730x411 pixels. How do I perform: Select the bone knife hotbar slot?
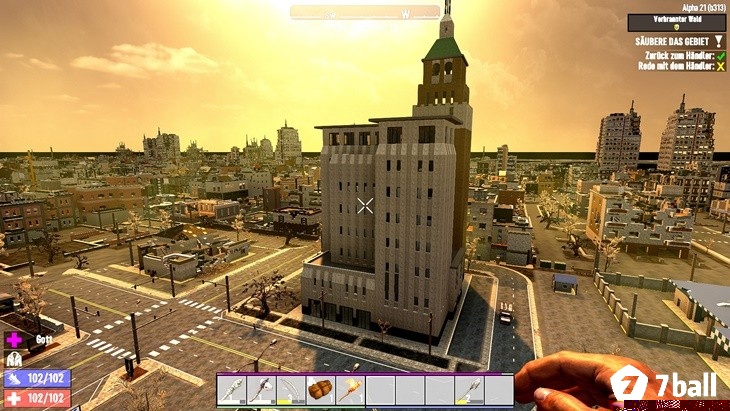coord(232,390)
